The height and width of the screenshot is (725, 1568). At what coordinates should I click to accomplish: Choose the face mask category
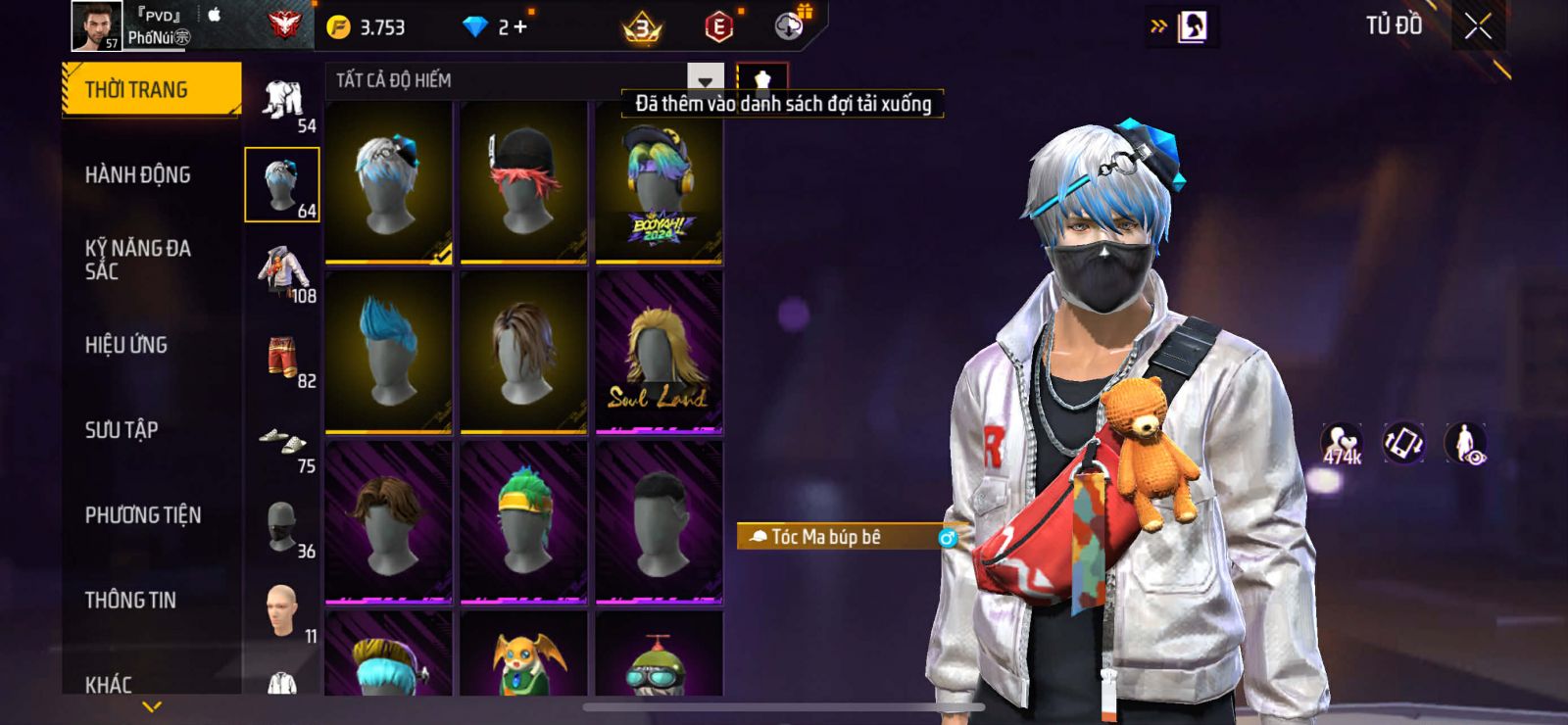[x=282, y=528]
